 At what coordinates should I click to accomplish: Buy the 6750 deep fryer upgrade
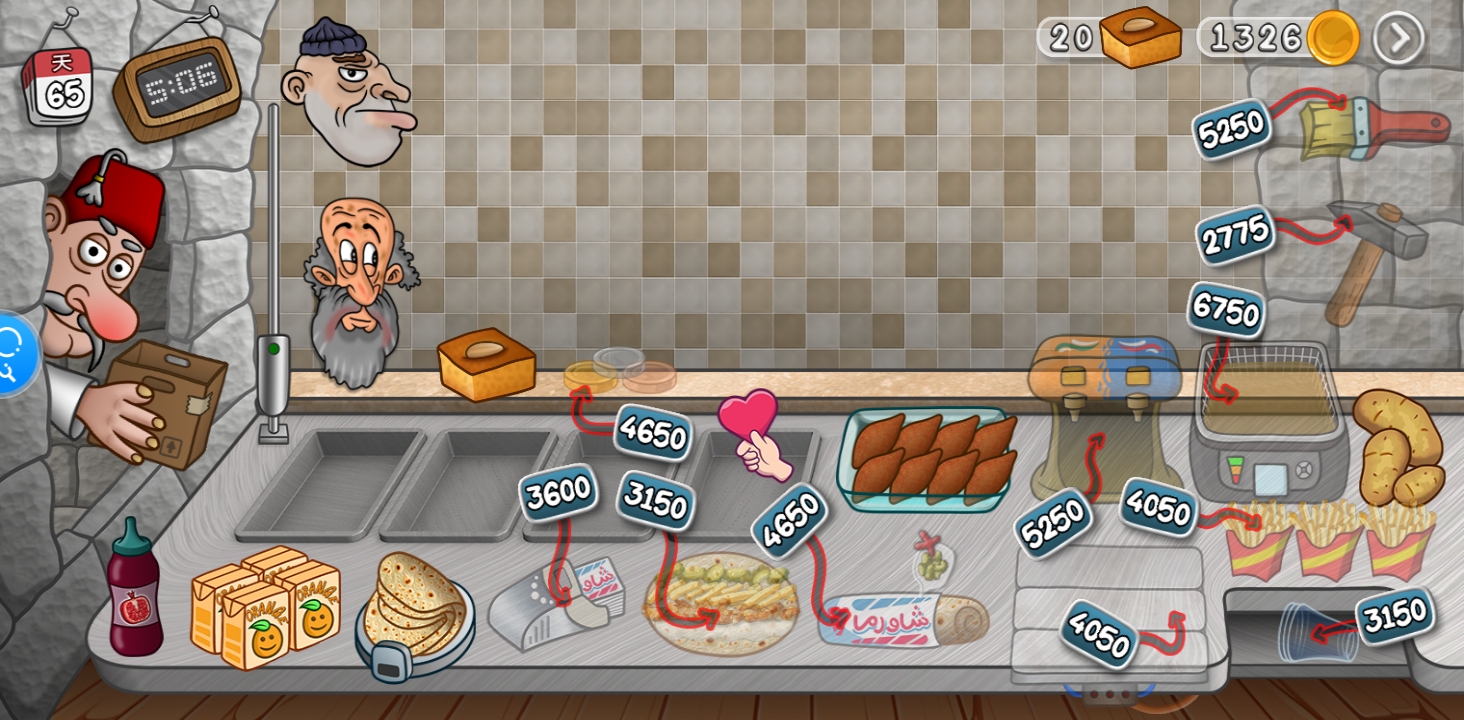pyautogui.click(x=1225, y=310)
